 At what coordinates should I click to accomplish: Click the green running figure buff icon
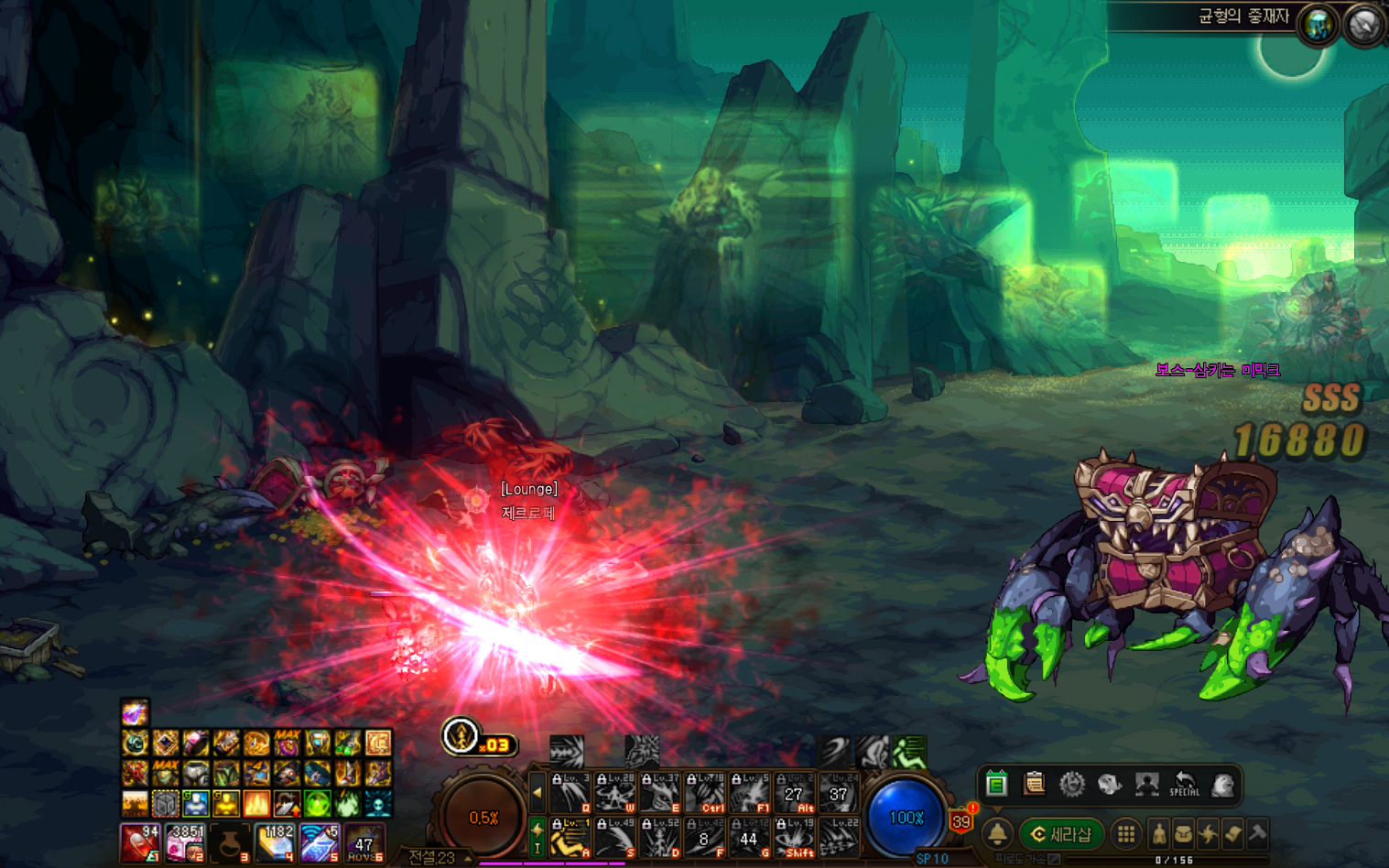pos(909,753)
